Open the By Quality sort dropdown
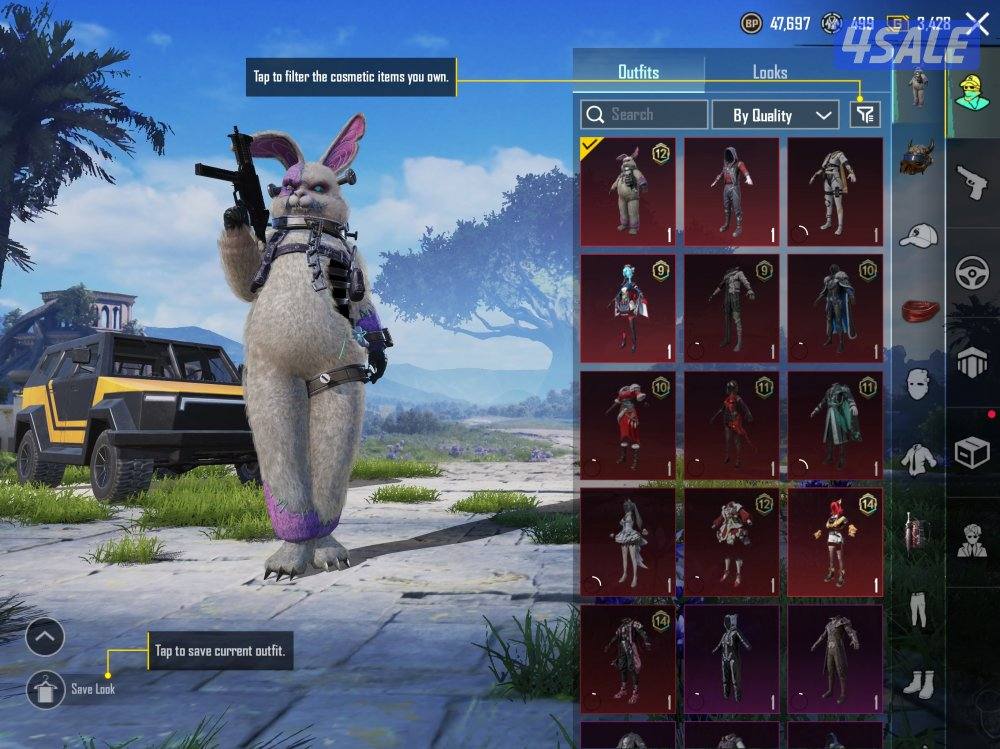1000x749 pixels. (775, 115)
